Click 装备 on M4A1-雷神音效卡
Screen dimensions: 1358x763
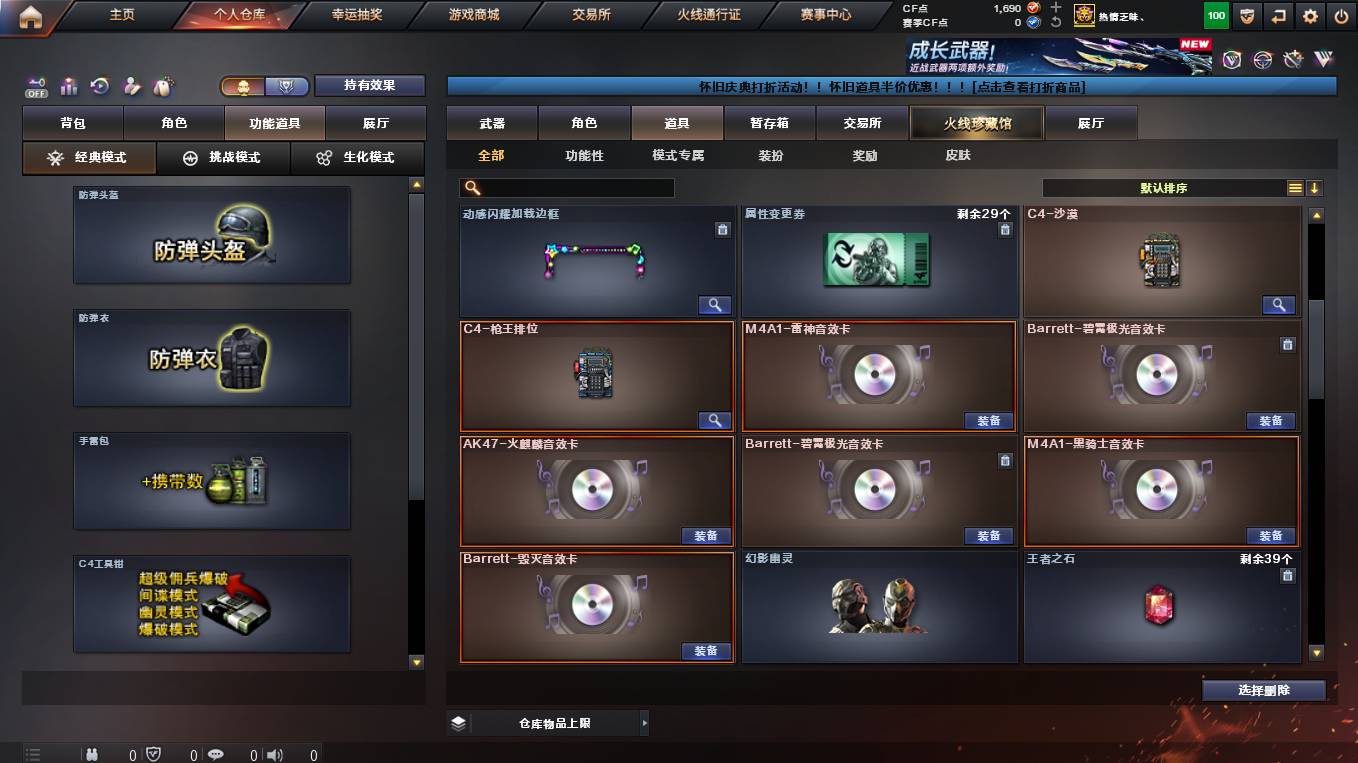(x=989, y=420)
